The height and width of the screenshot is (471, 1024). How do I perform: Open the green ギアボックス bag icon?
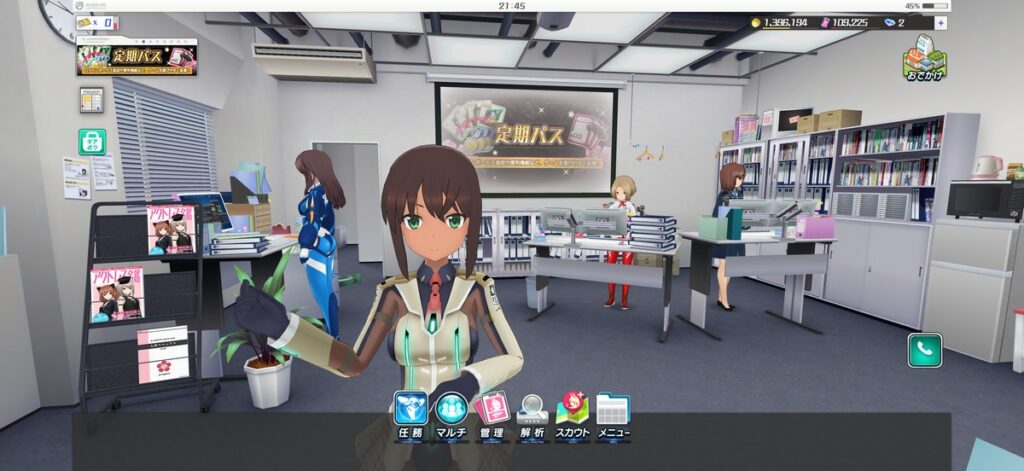92,141
